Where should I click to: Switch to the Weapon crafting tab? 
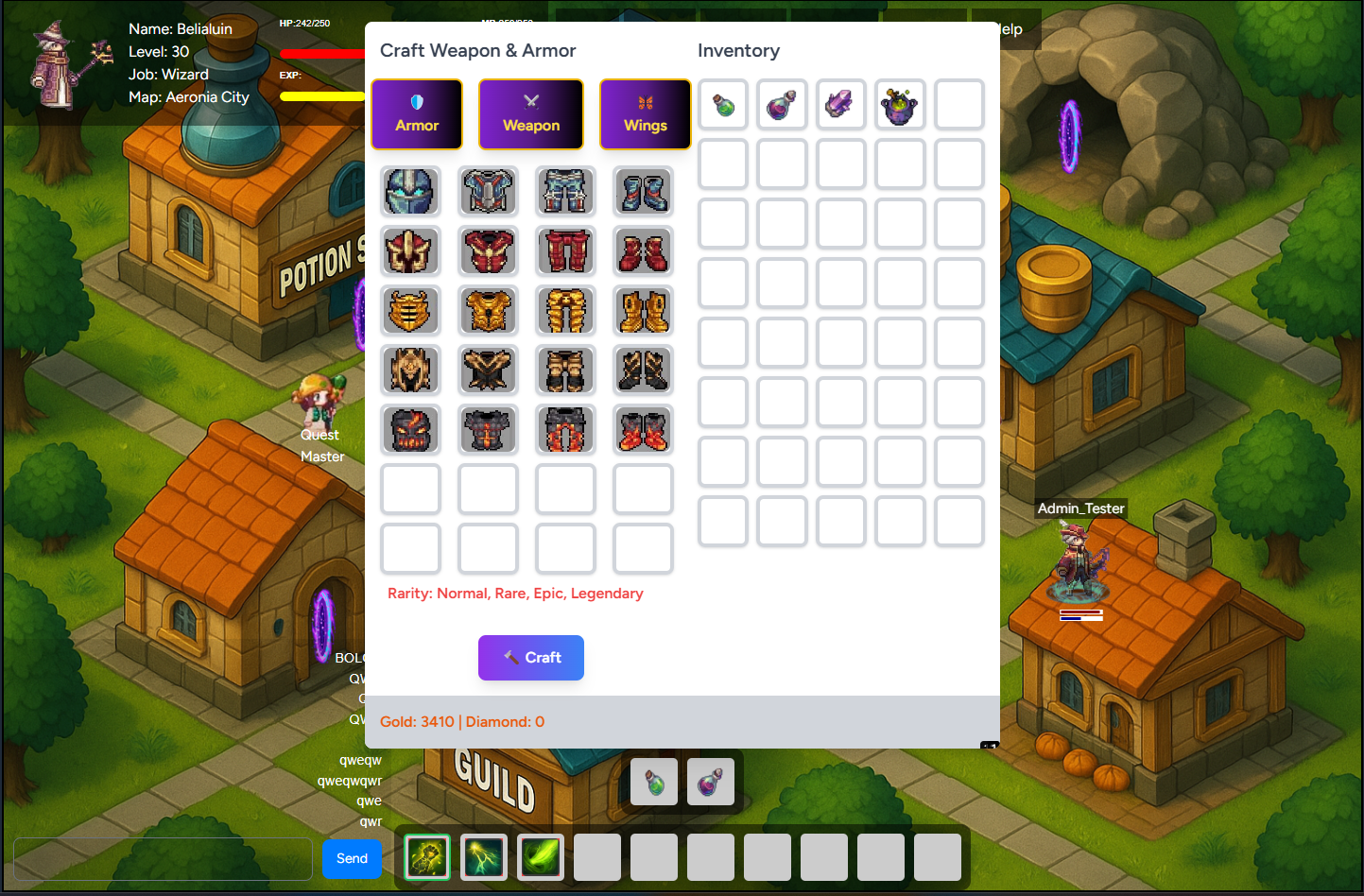(x=531, y=114)
